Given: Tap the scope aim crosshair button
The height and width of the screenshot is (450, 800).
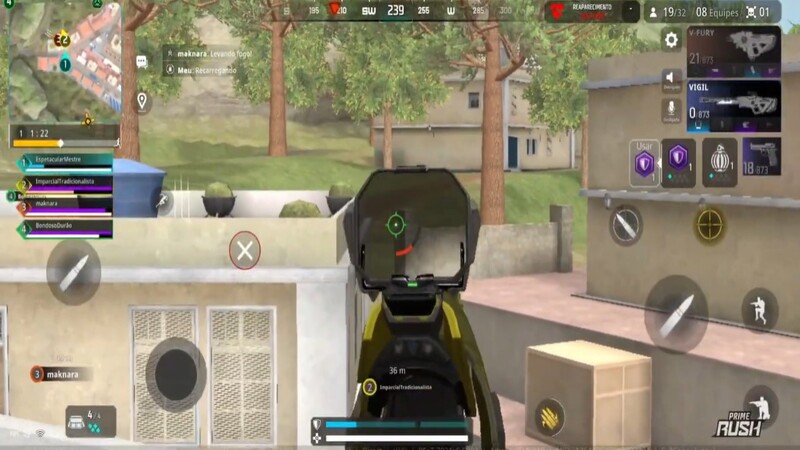Looking at the screenshot, I should (x=710, y=225).
